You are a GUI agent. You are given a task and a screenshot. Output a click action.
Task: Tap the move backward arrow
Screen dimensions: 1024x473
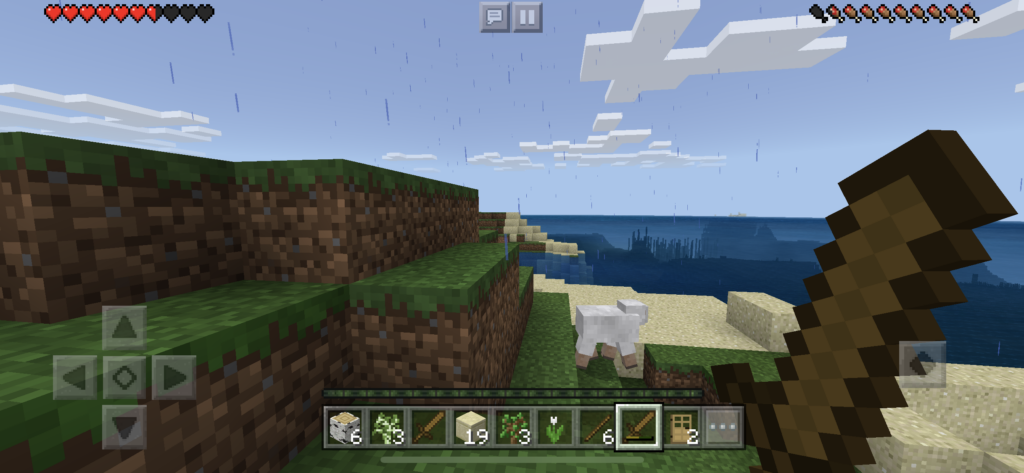tap(124, 427)
